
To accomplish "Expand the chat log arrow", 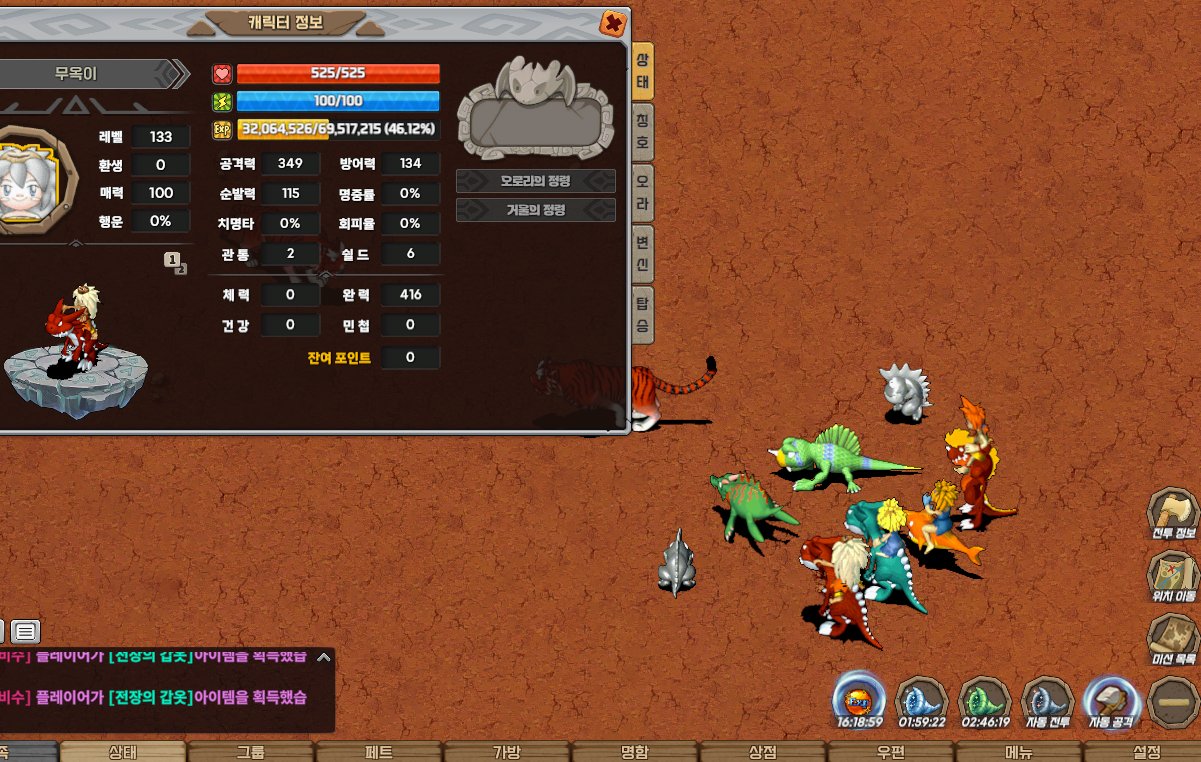I will tap(323, 657).
